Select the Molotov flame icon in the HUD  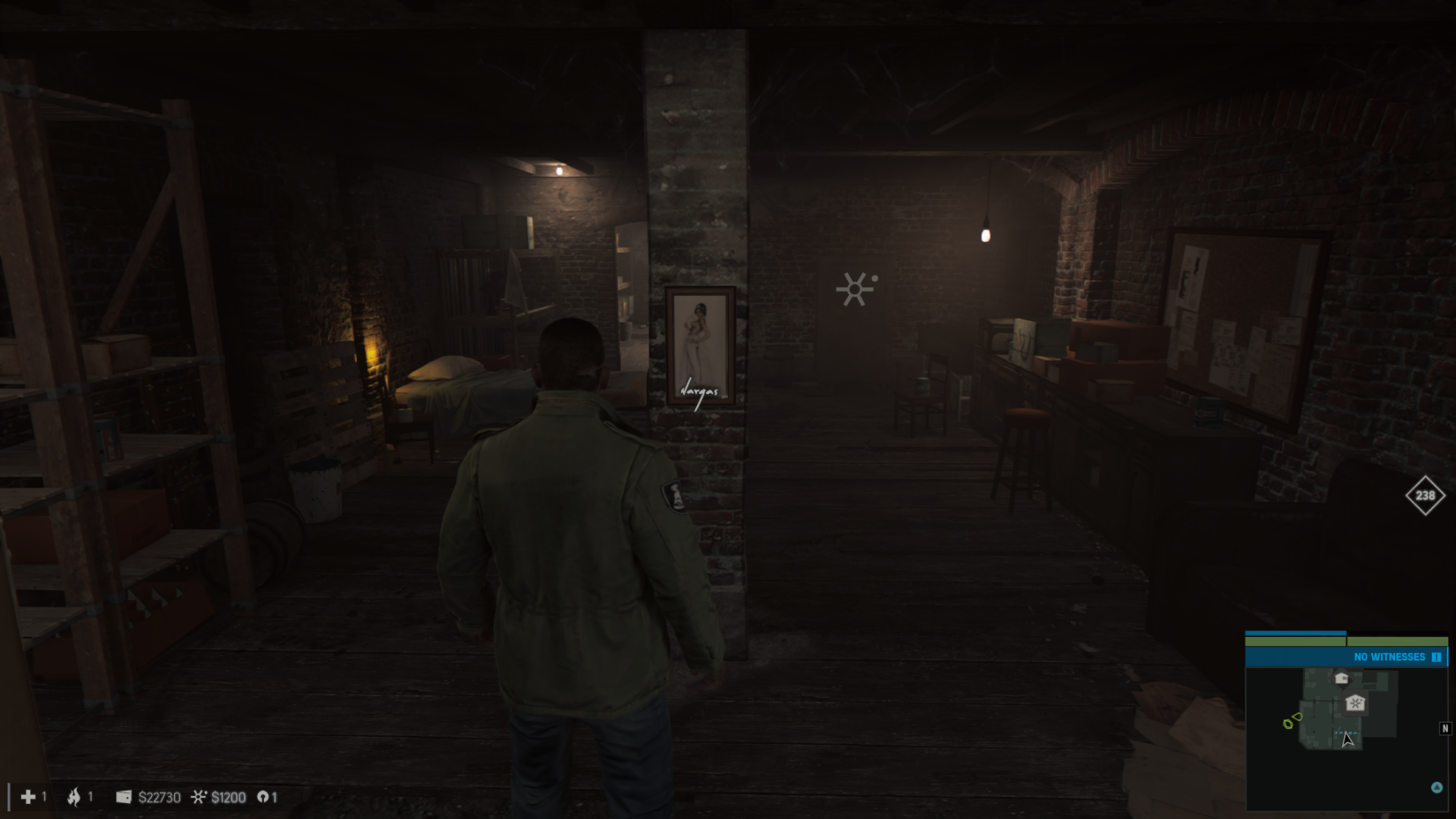(74, 797)
